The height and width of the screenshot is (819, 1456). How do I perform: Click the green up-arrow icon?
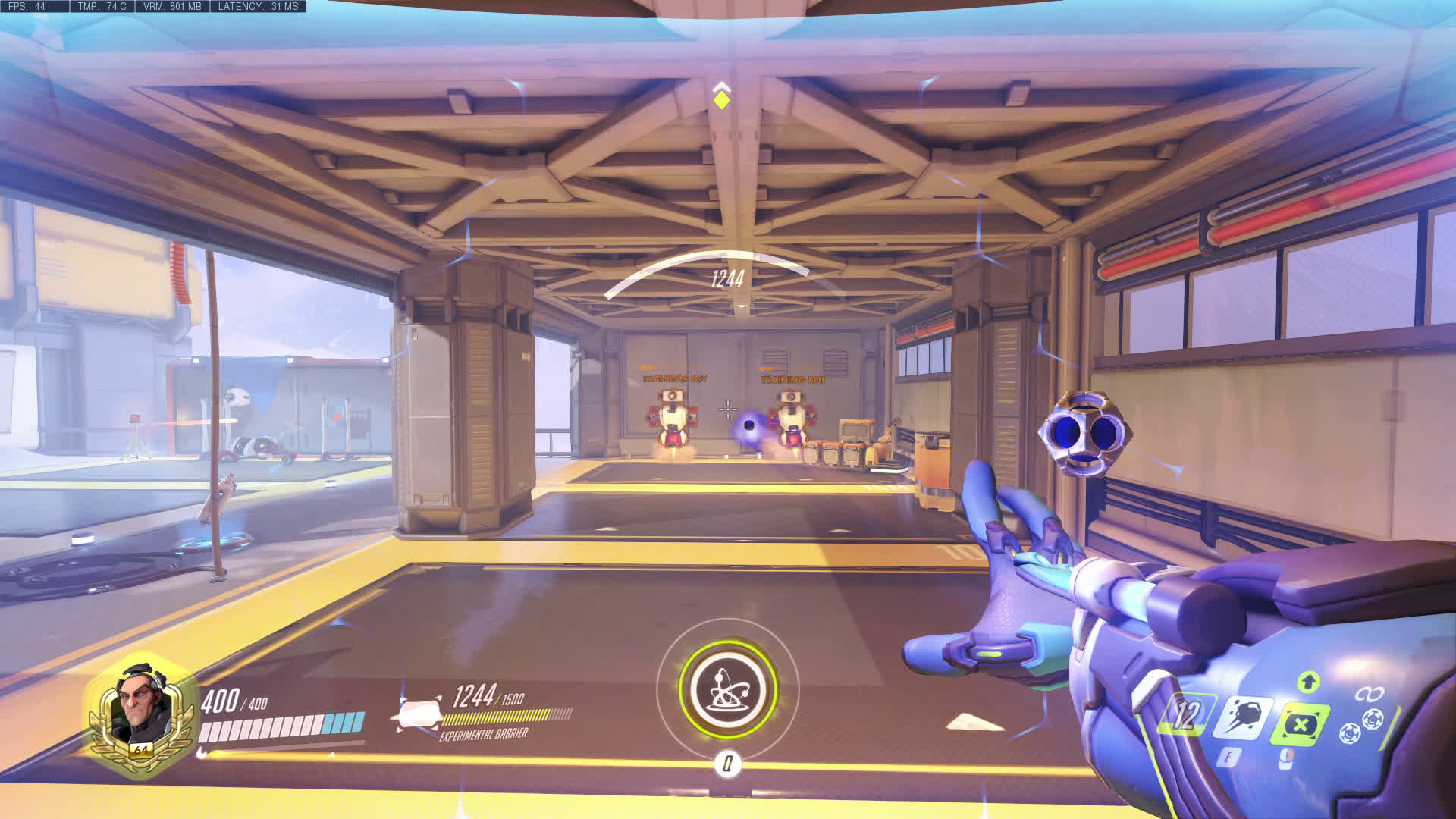point(1307,681)
